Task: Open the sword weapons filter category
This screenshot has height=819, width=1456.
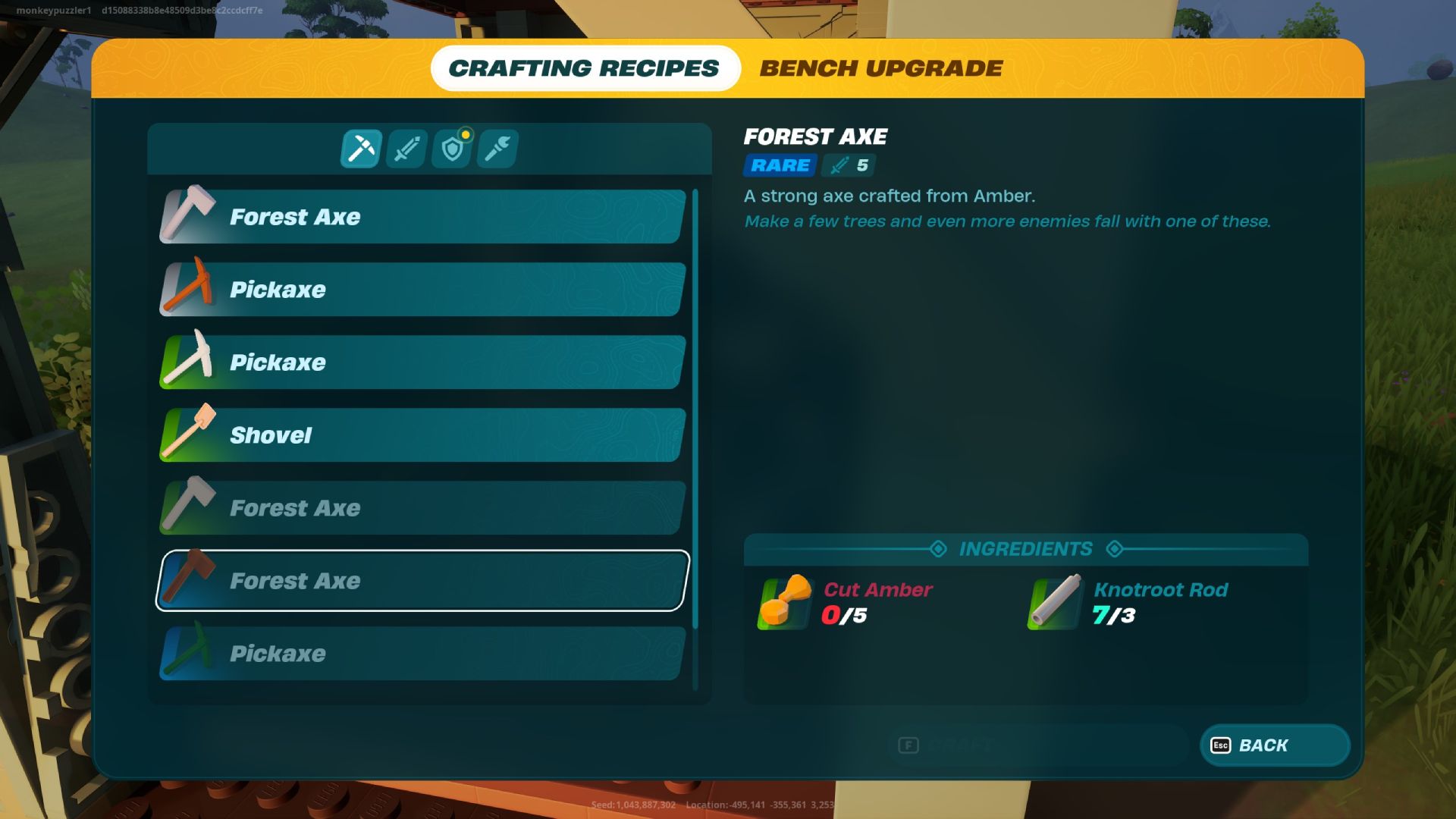Action: point(406,149)
